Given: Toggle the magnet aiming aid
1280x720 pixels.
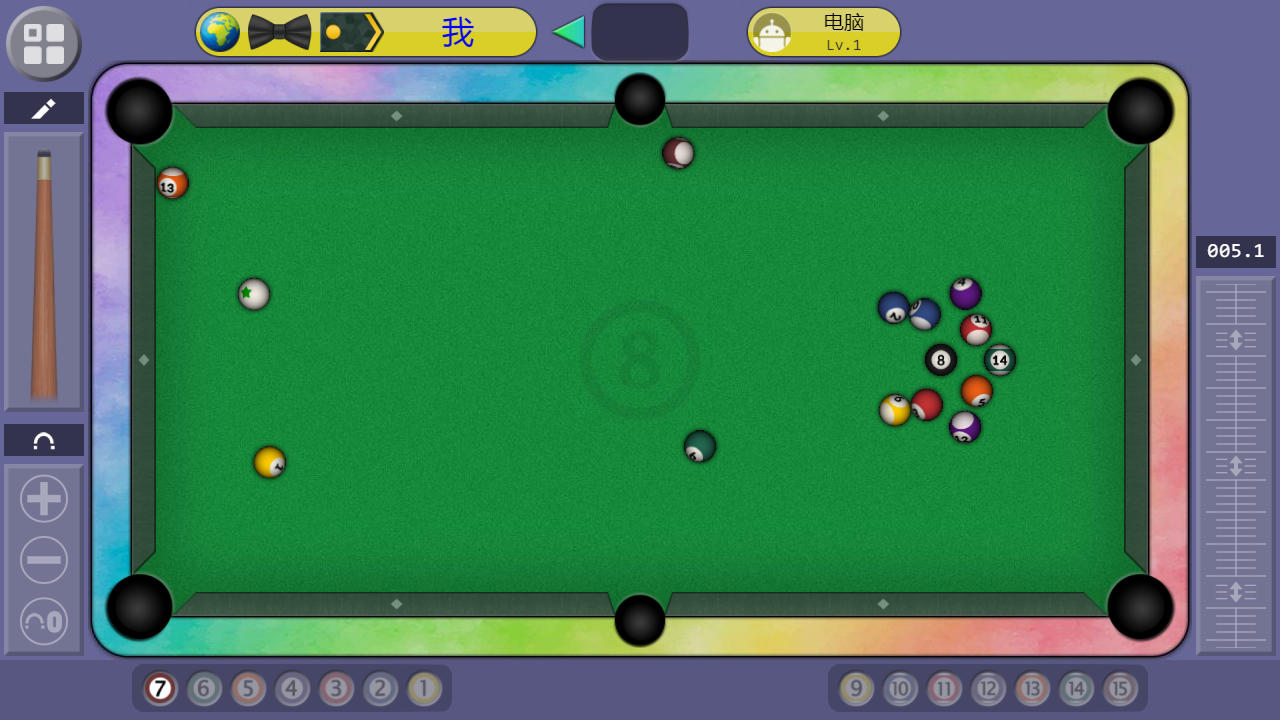Looking at the screenshot, I should pos(43,439).
